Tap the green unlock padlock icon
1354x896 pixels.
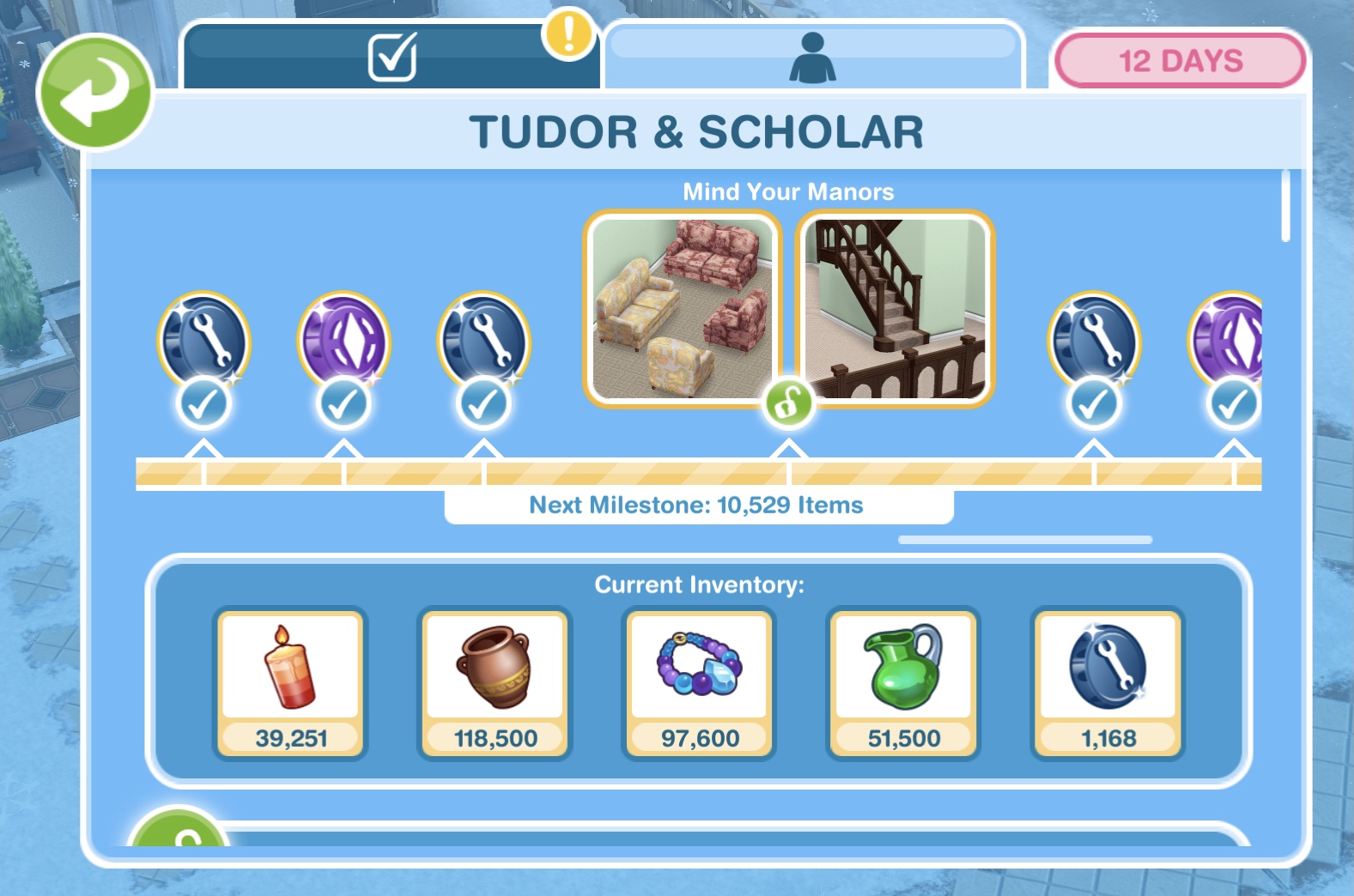point(788,402)
